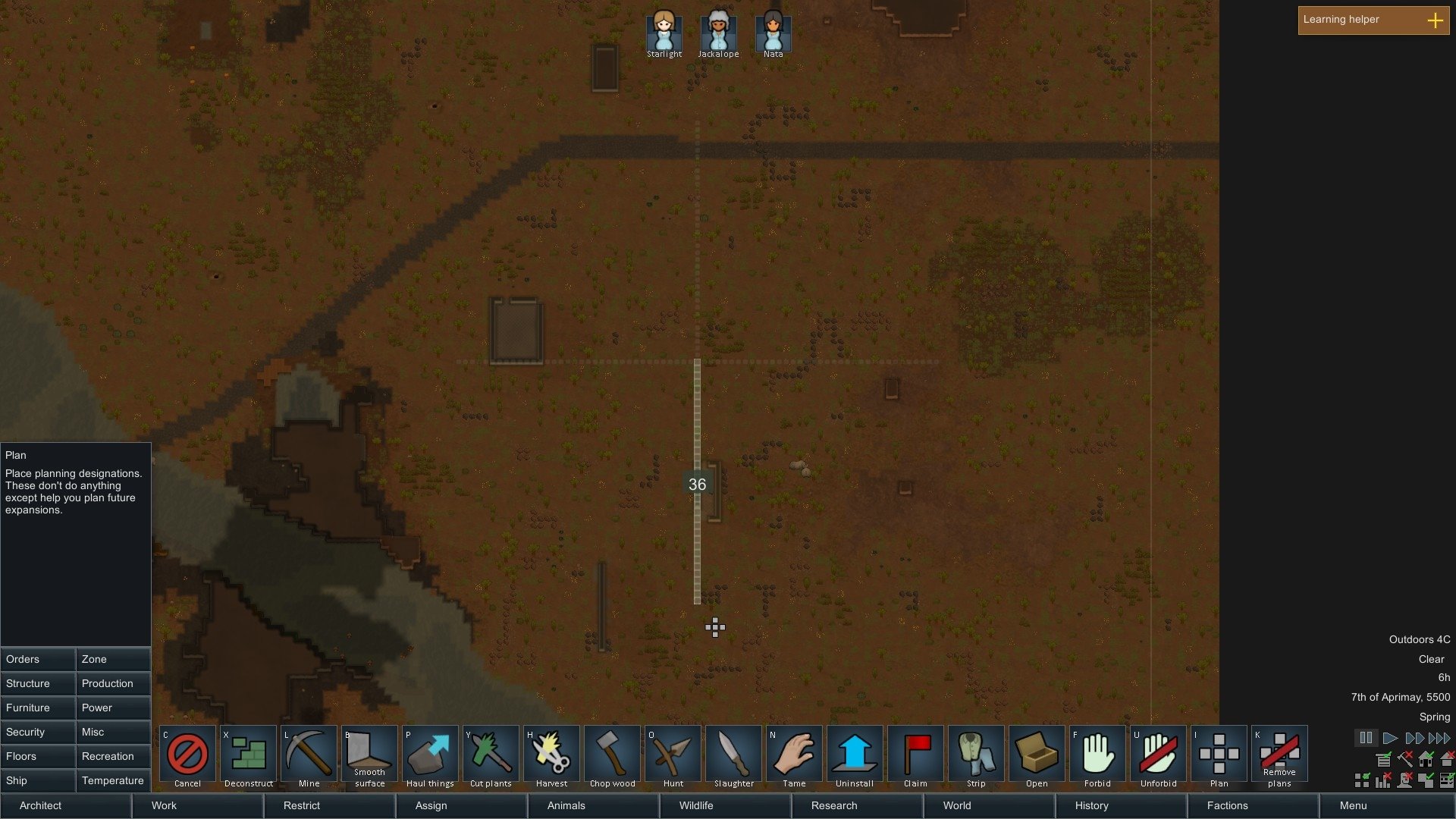This screenshot has height=819, width=1456.
Task: Select colonist Starlight's portrait
Action: click(664, 32)
